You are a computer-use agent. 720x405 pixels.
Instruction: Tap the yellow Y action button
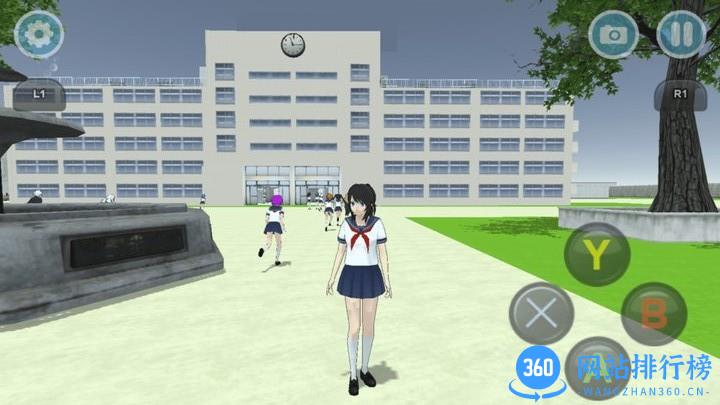coord(596,255)
